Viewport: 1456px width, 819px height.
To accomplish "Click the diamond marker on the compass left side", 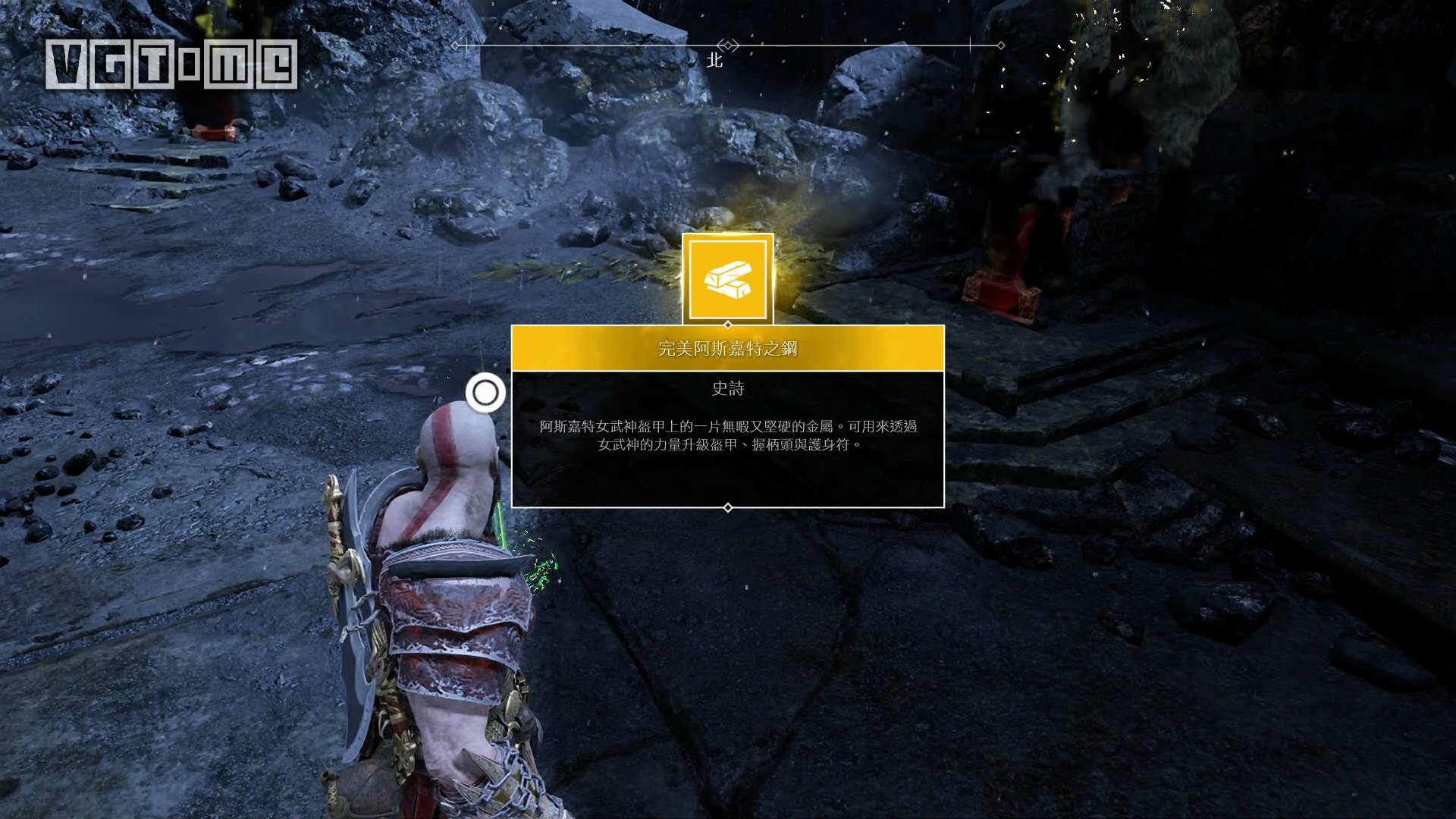I will pyautogui.click(x=456, y=44).
